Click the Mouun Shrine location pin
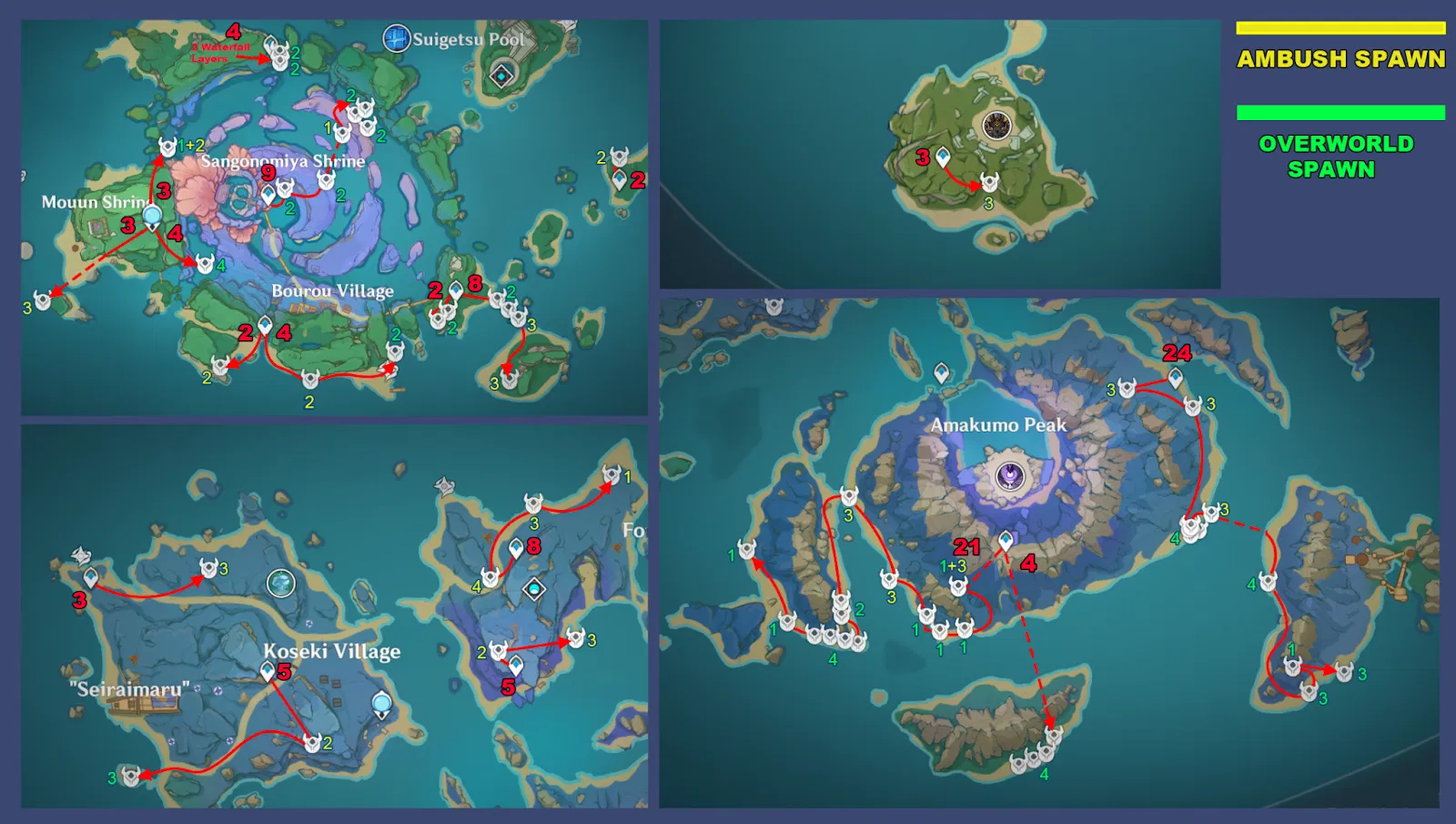Screen dimensions: 1456x824 pyautogui.click(x=150, y=217)
